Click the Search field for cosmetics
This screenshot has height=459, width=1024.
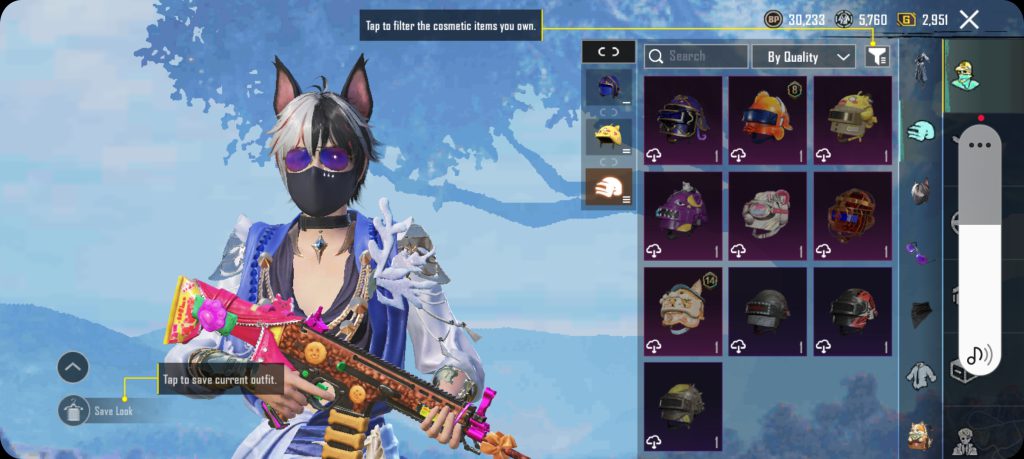[696, 57]
